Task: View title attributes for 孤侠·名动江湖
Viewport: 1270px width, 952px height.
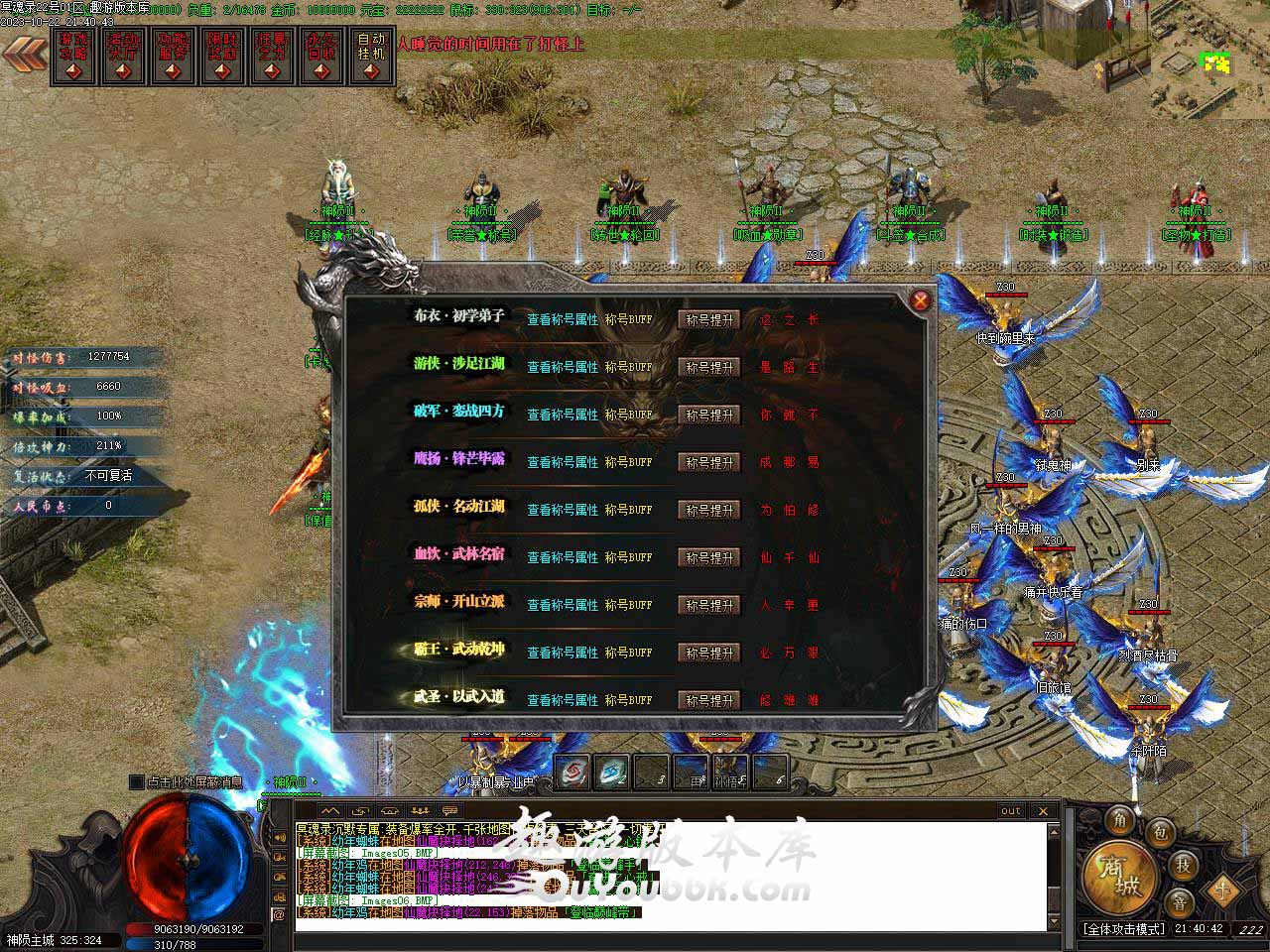Action: [x=563, y=510]
